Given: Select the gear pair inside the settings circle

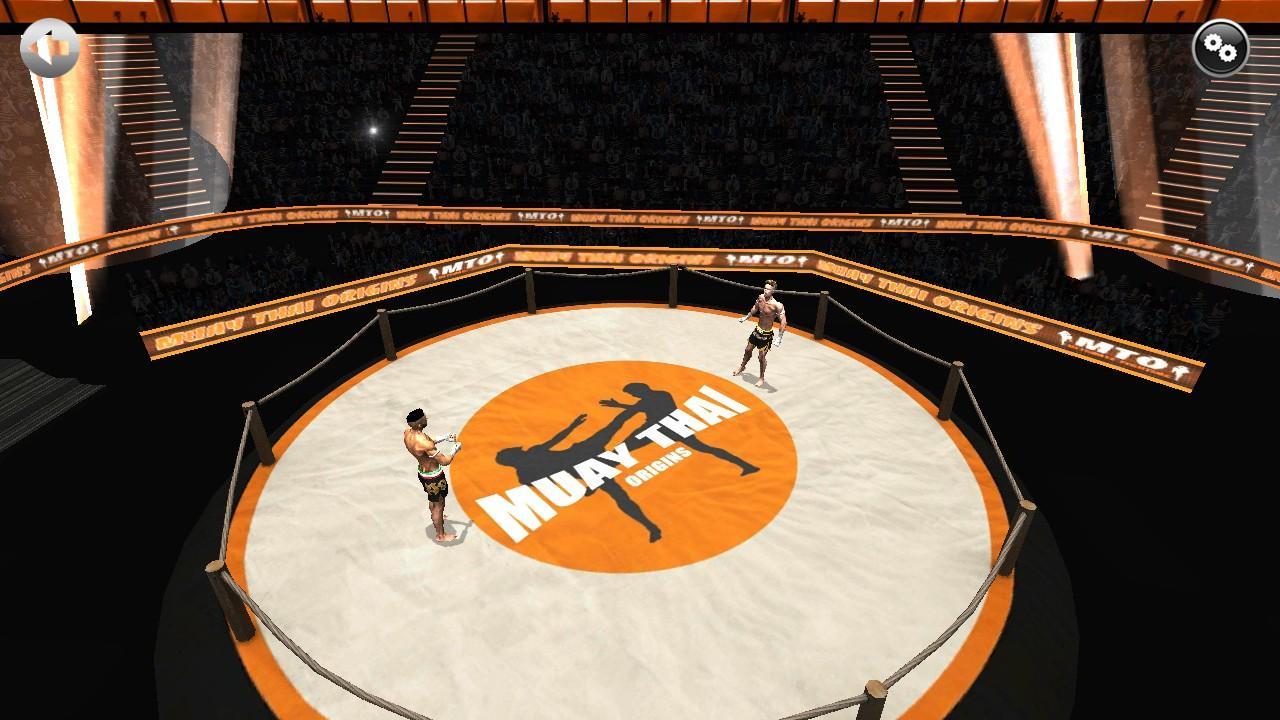Looking at the screenshot, I should pyautogui.click(x=1219, y=46).
